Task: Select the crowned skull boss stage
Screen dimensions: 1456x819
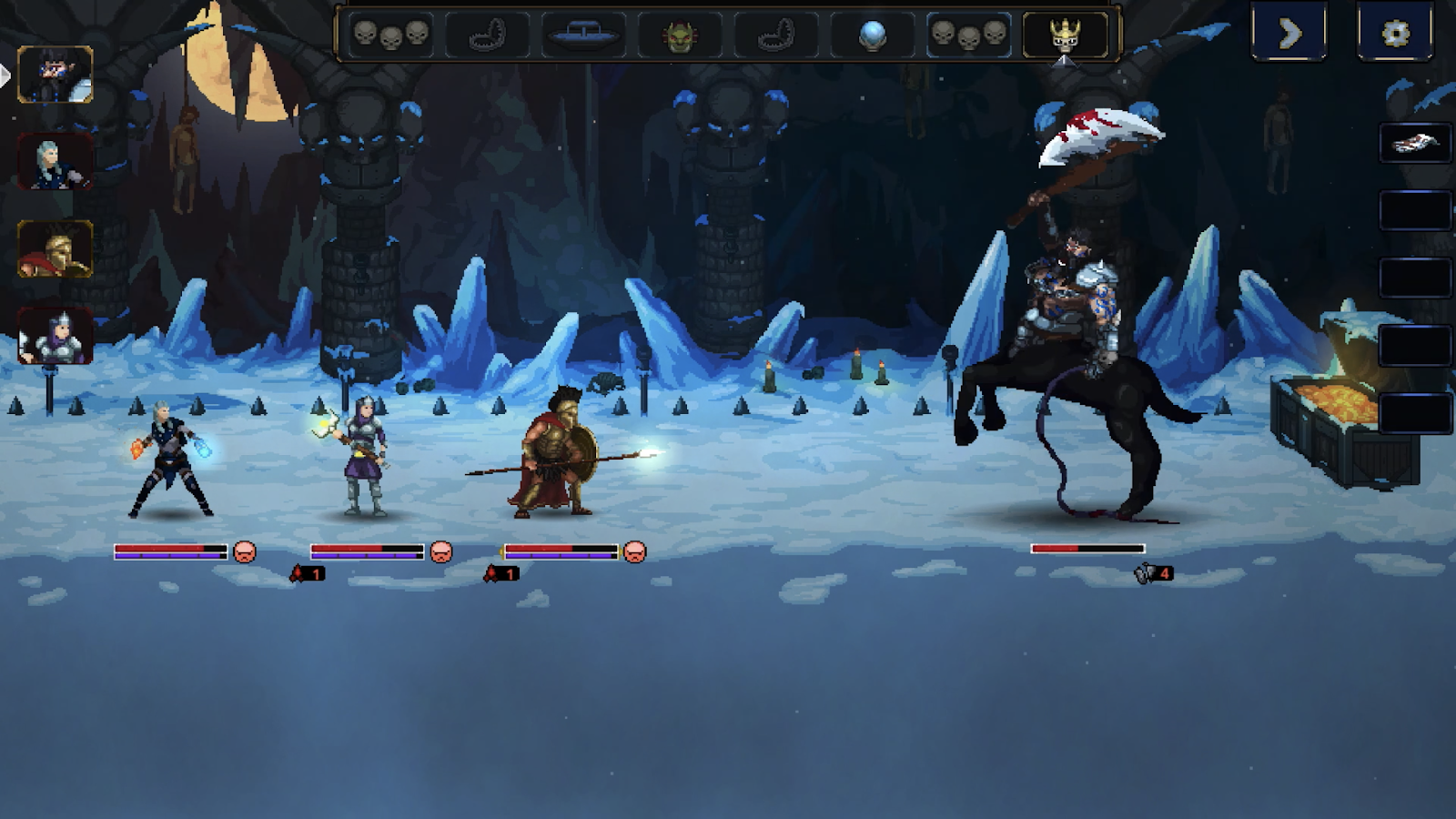Action: point(1065,35)
